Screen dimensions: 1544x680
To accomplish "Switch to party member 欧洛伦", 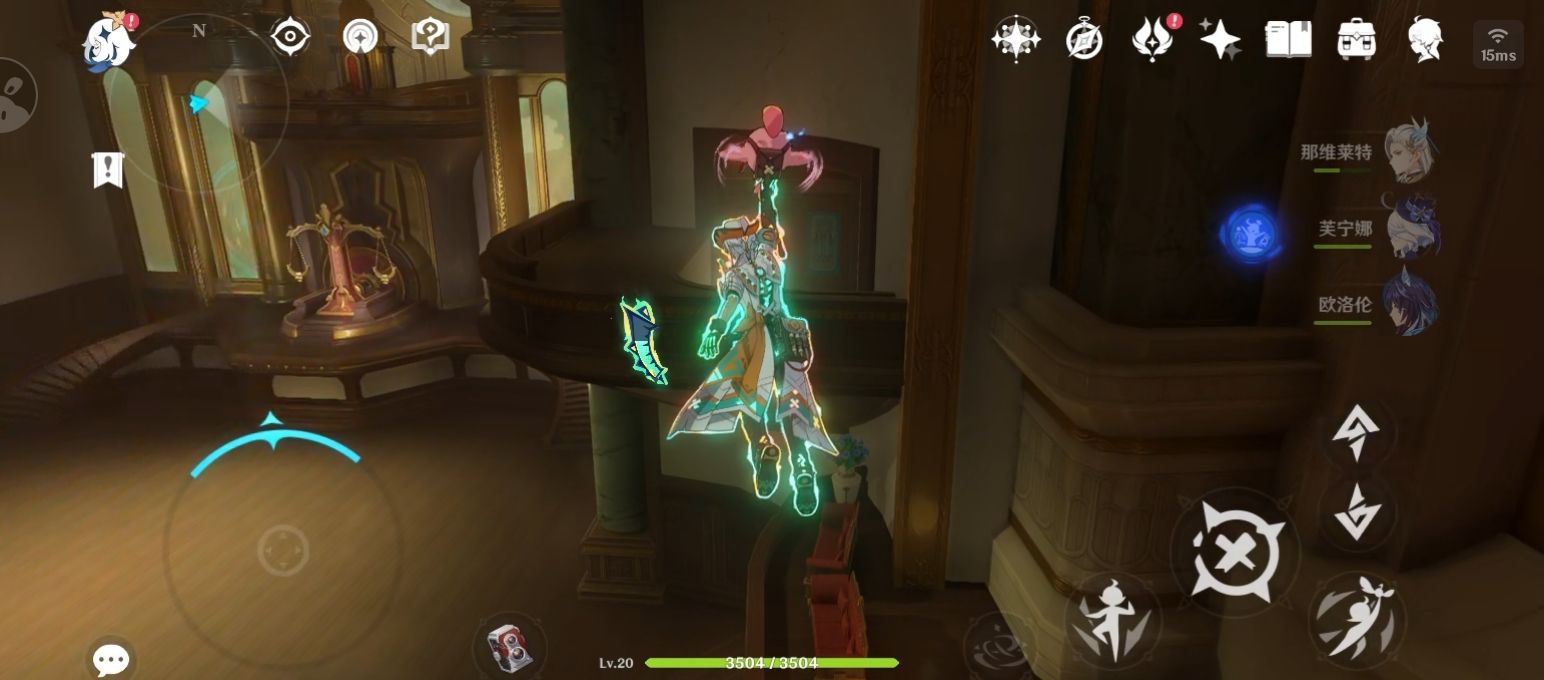I will [1409, 304].
